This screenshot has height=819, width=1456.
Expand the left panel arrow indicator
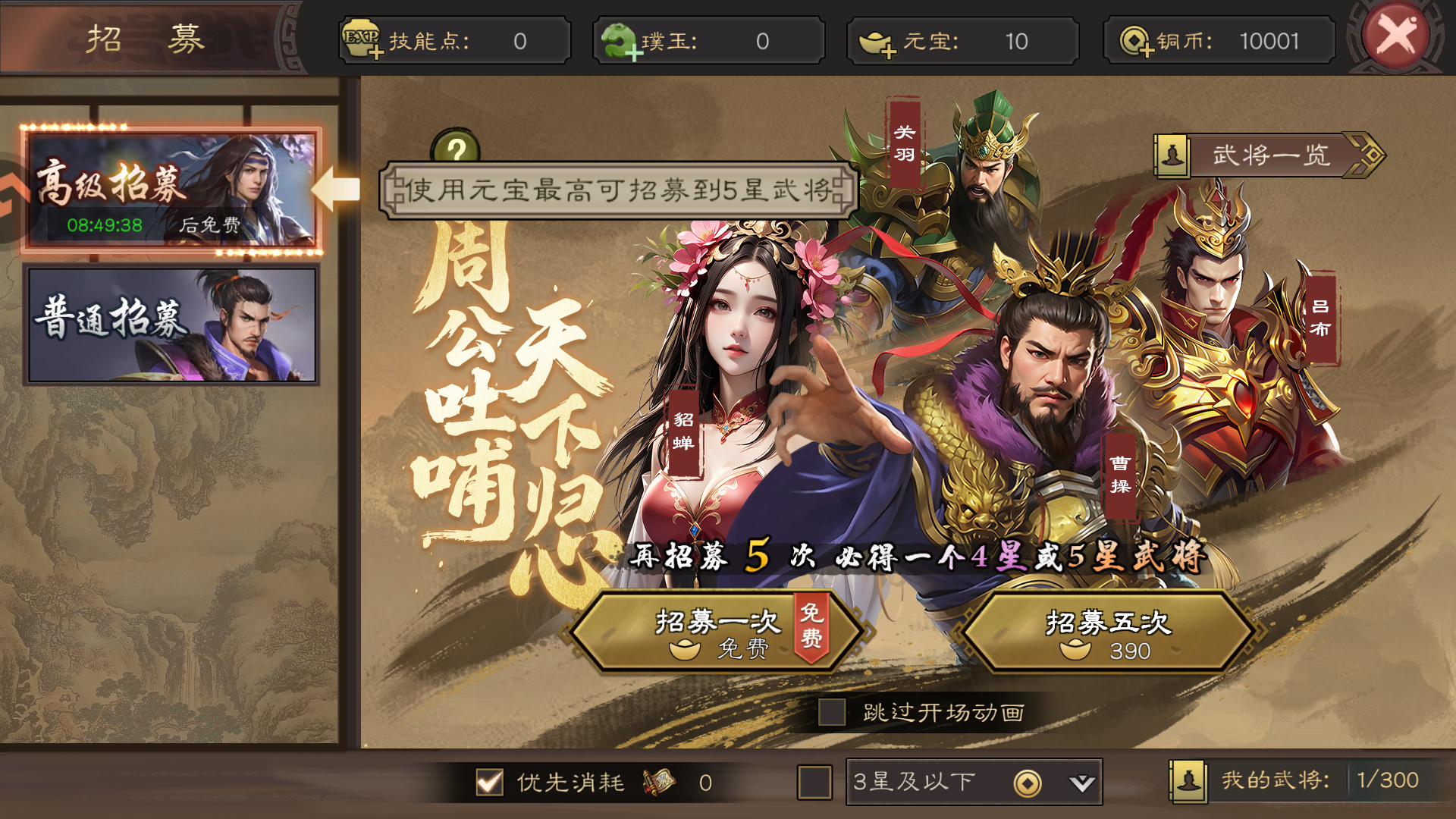[336, 190]
